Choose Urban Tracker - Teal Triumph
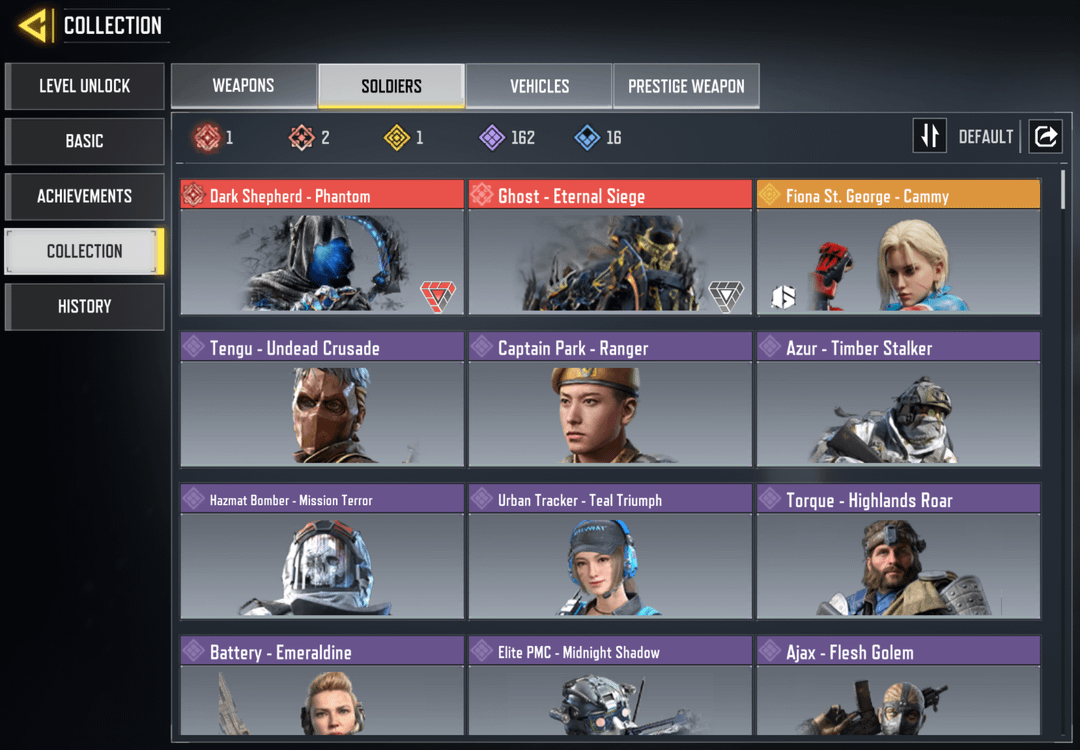This screenshot has width=1080, height=750. click(610, 552)
